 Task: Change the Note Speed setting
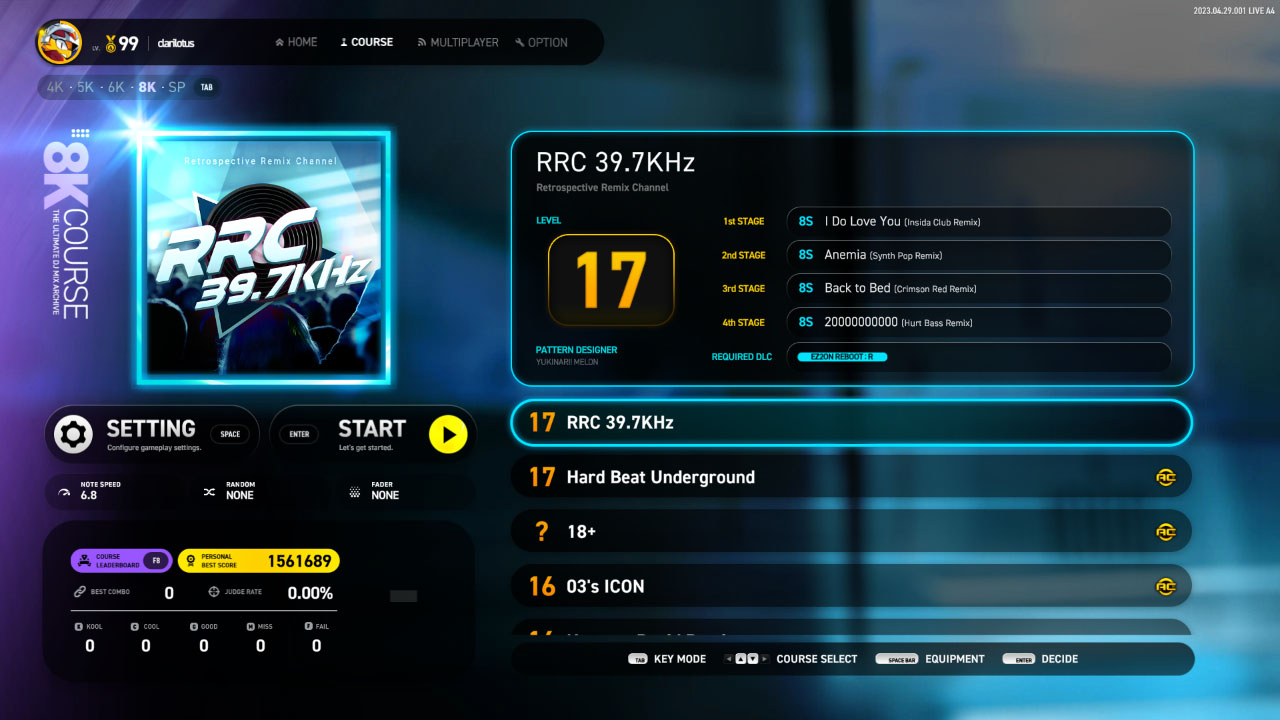point(100,491)
